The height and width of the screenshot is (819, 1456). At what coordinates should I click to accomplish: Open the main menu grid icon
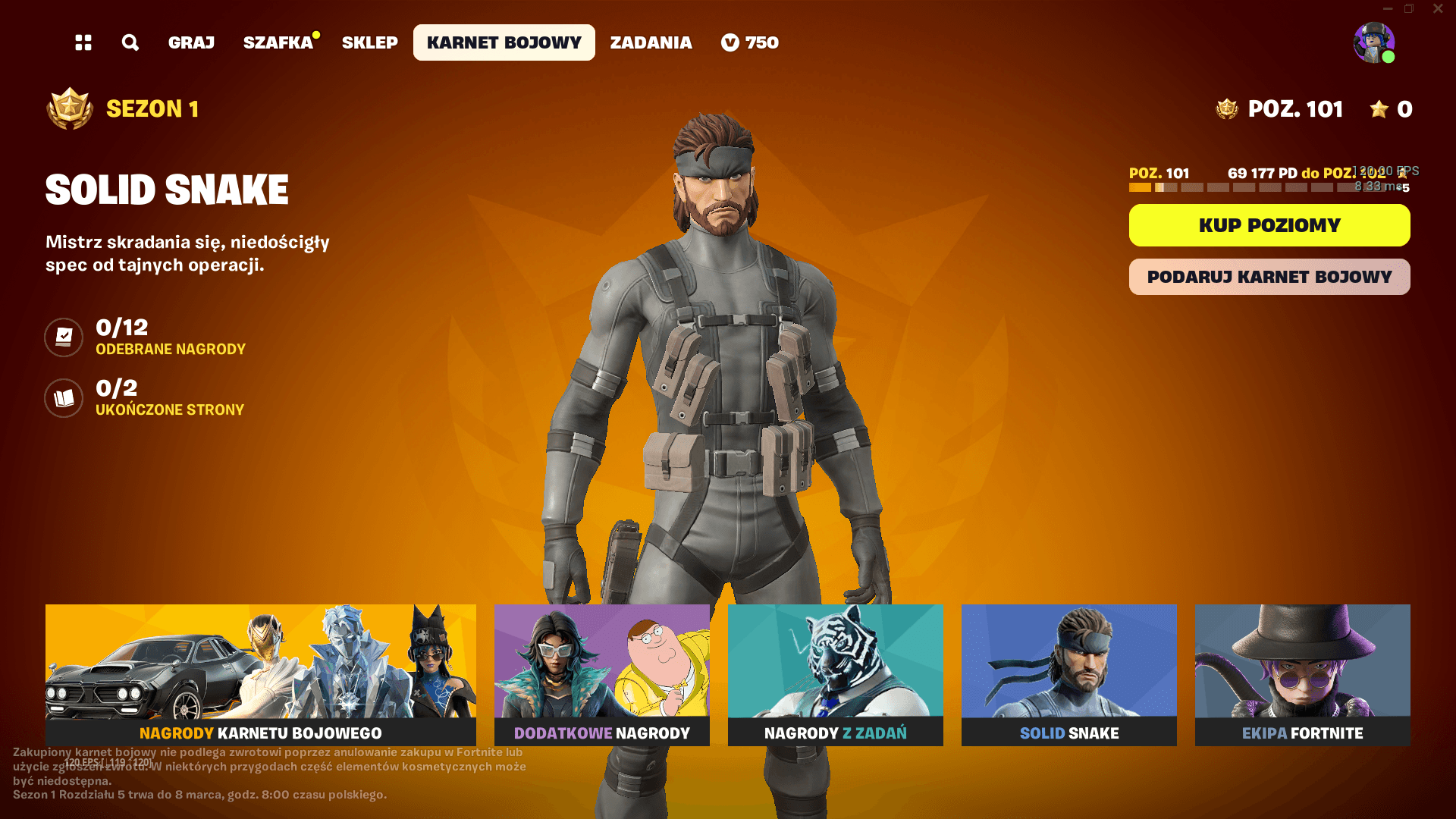click(83, 42)
